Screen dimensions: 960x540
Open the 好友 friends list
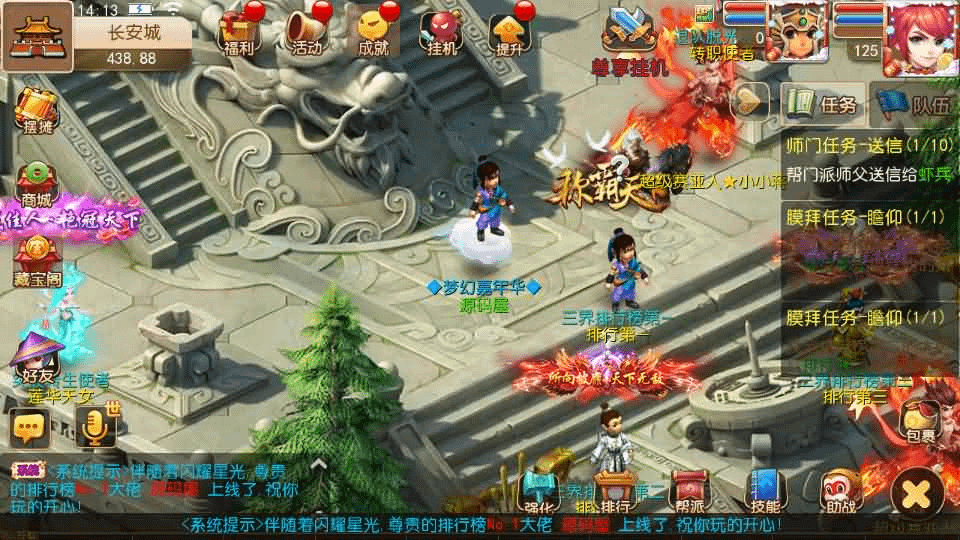tap(37, 360)
